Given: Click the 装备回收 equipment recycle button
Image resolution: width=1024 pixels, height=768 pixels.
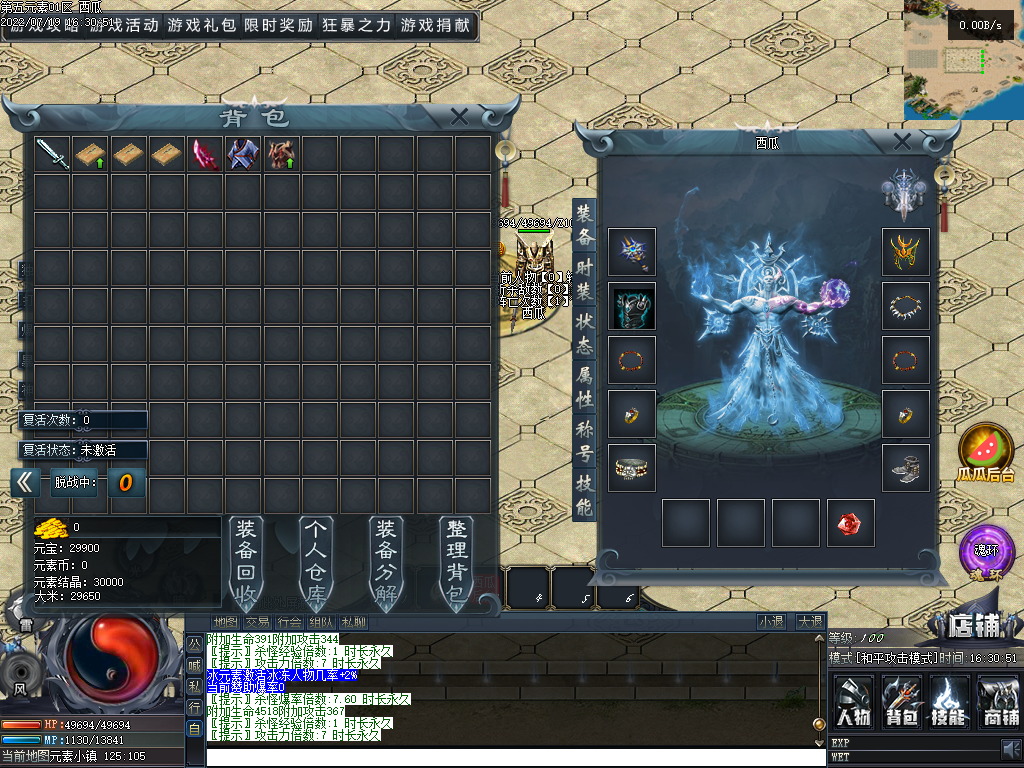Looking at the screenshot, I should (246, 562).
